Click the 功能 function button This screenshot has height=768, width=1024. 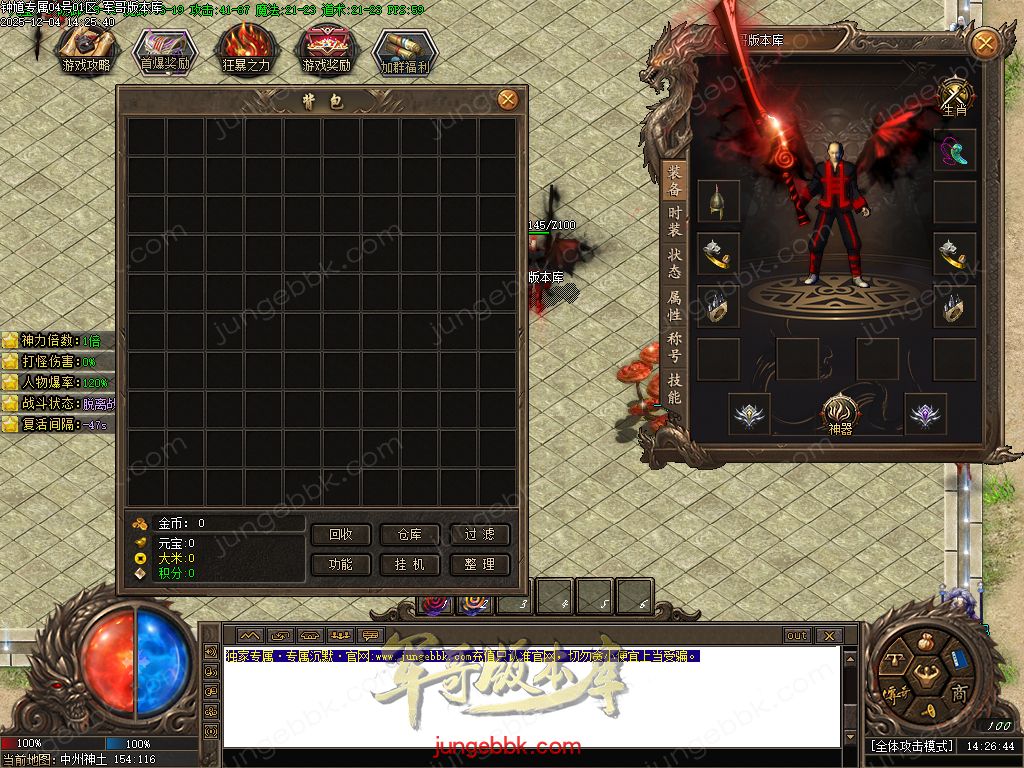340,564
